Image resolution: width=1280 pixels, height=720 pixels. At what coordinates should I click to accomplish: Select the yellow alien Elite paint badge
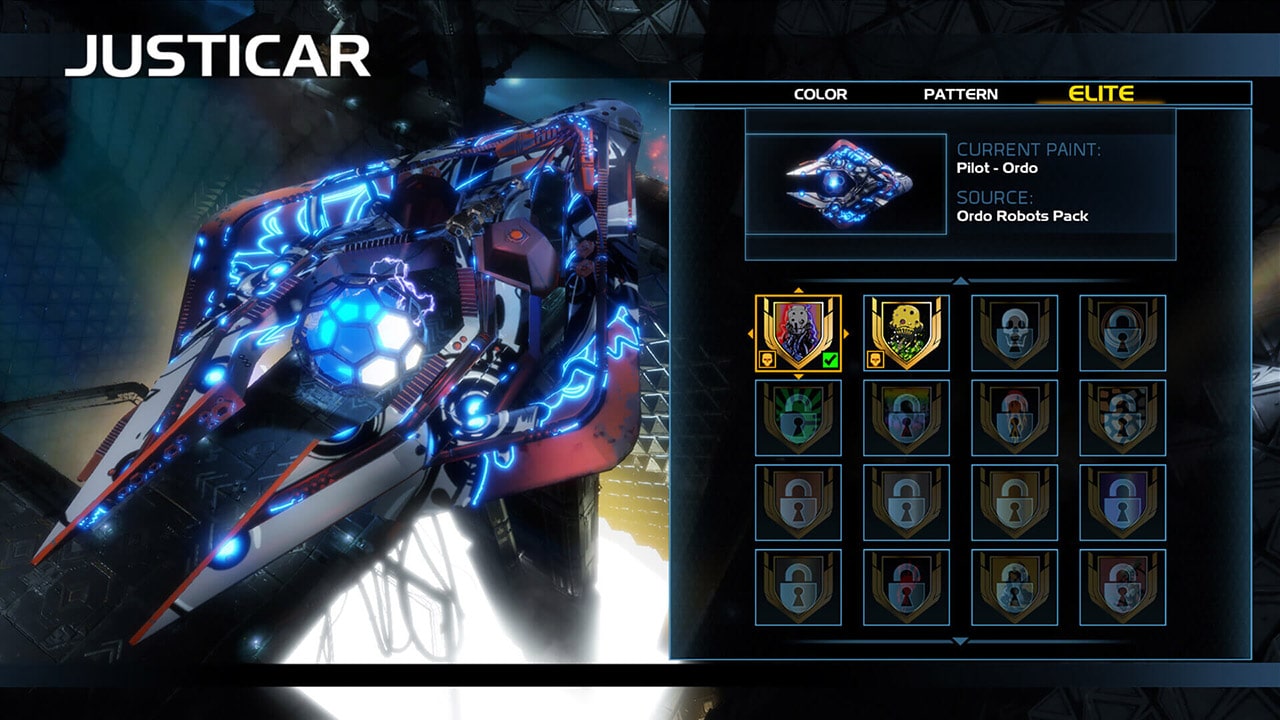(x=906, y=330)
